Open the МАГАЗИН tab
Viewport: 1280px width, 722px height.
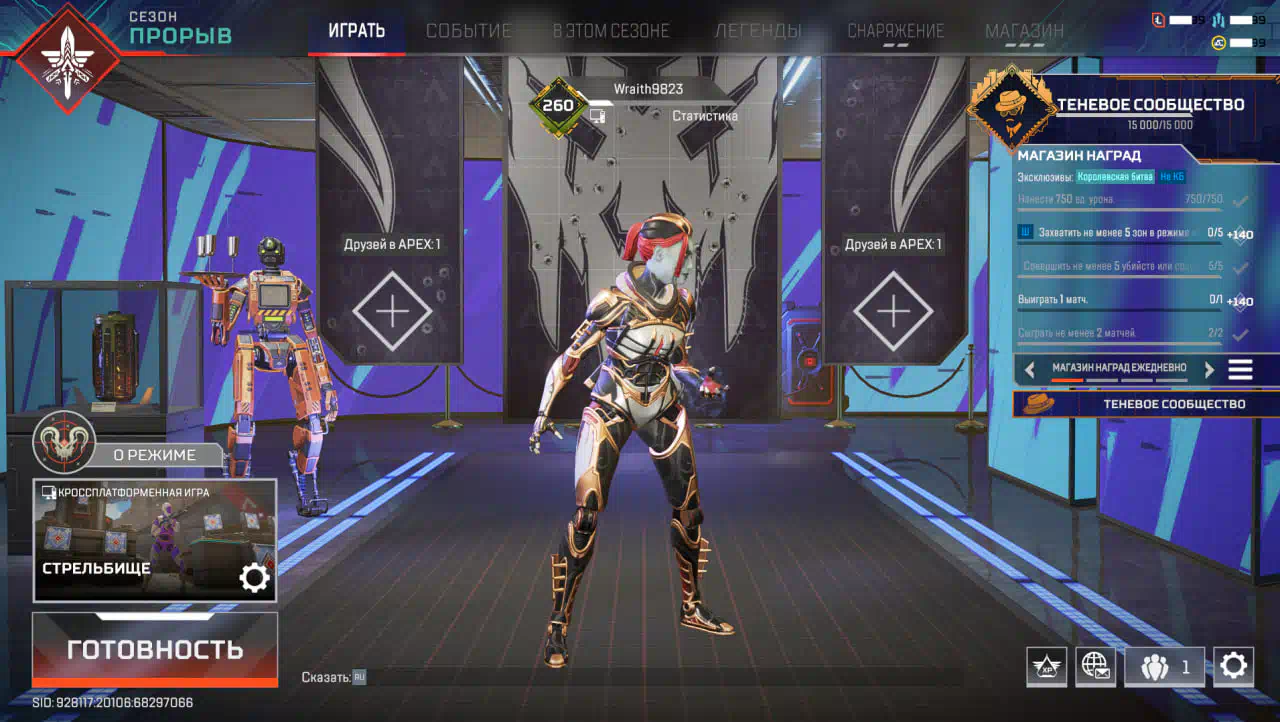coord(1024,31)
